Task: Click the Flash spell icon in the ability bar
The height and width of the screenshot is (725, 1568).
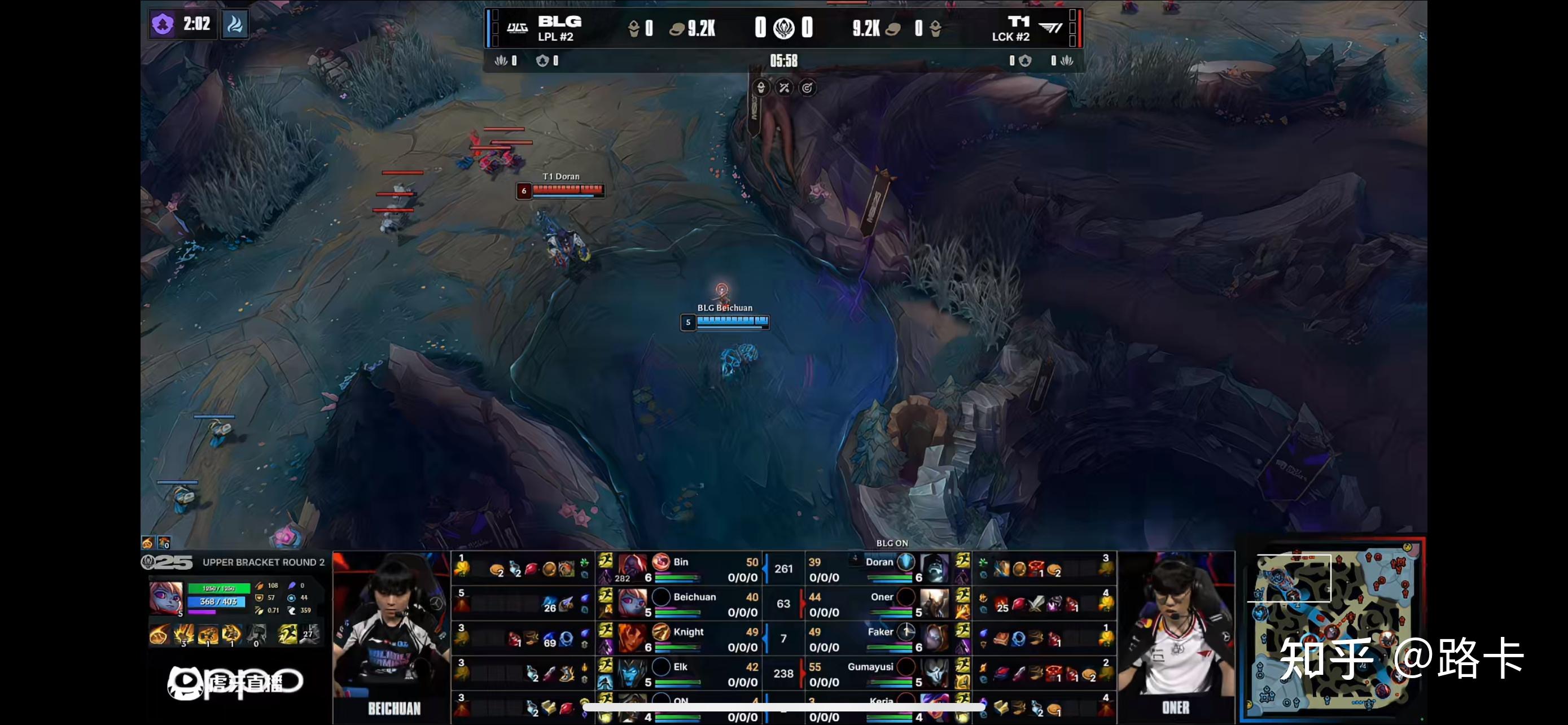Action: point(287,635)
